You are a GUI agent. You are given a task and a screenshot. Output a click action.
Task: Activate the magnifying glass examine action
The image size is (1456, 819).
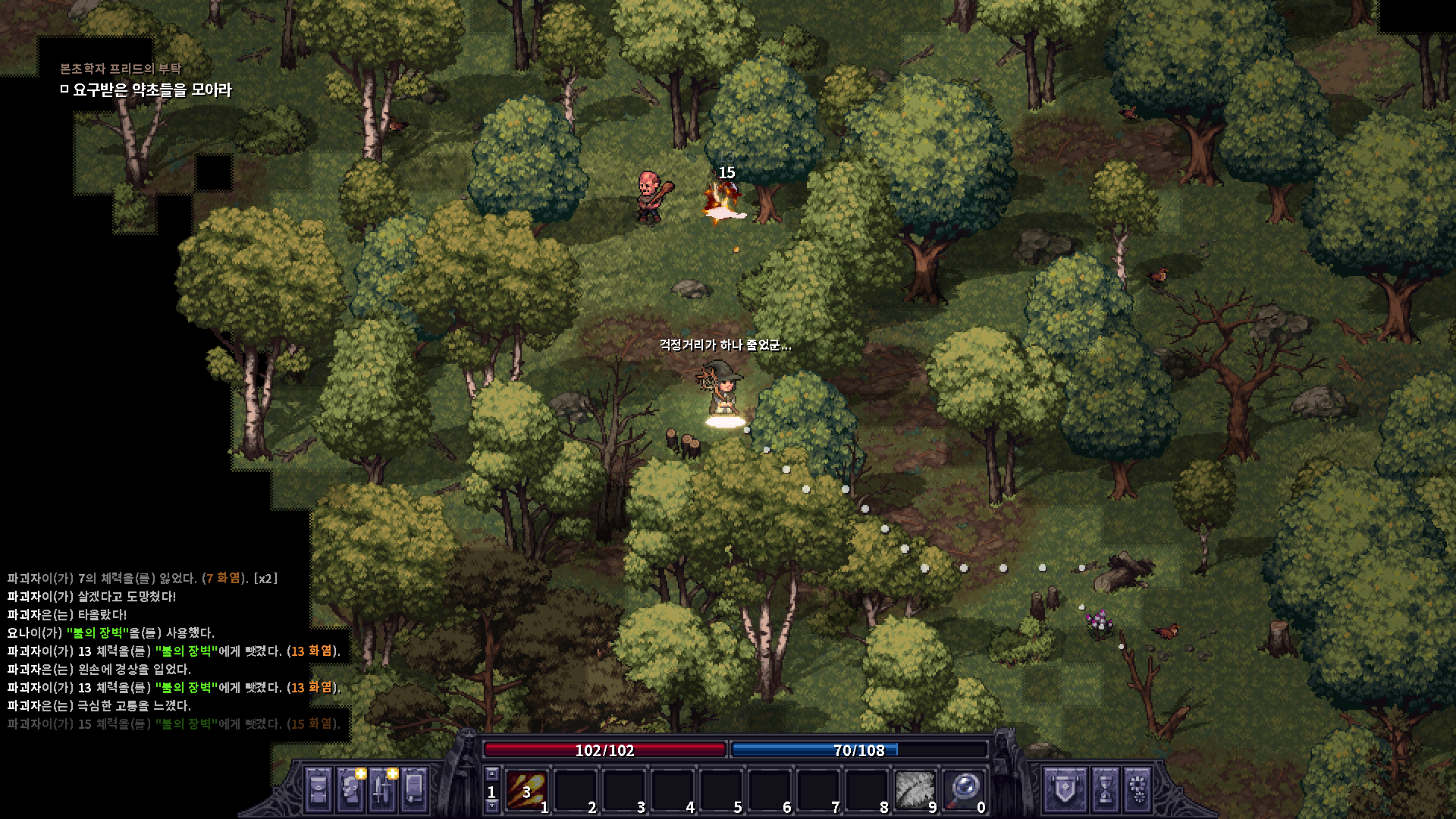click(x=963, y=791)
